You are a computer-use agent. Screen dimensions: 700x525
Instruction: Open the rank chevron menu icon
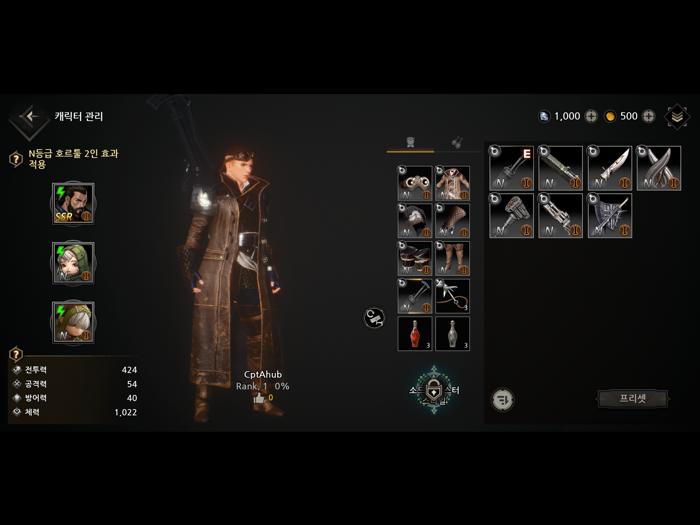(x=677, y=116)
